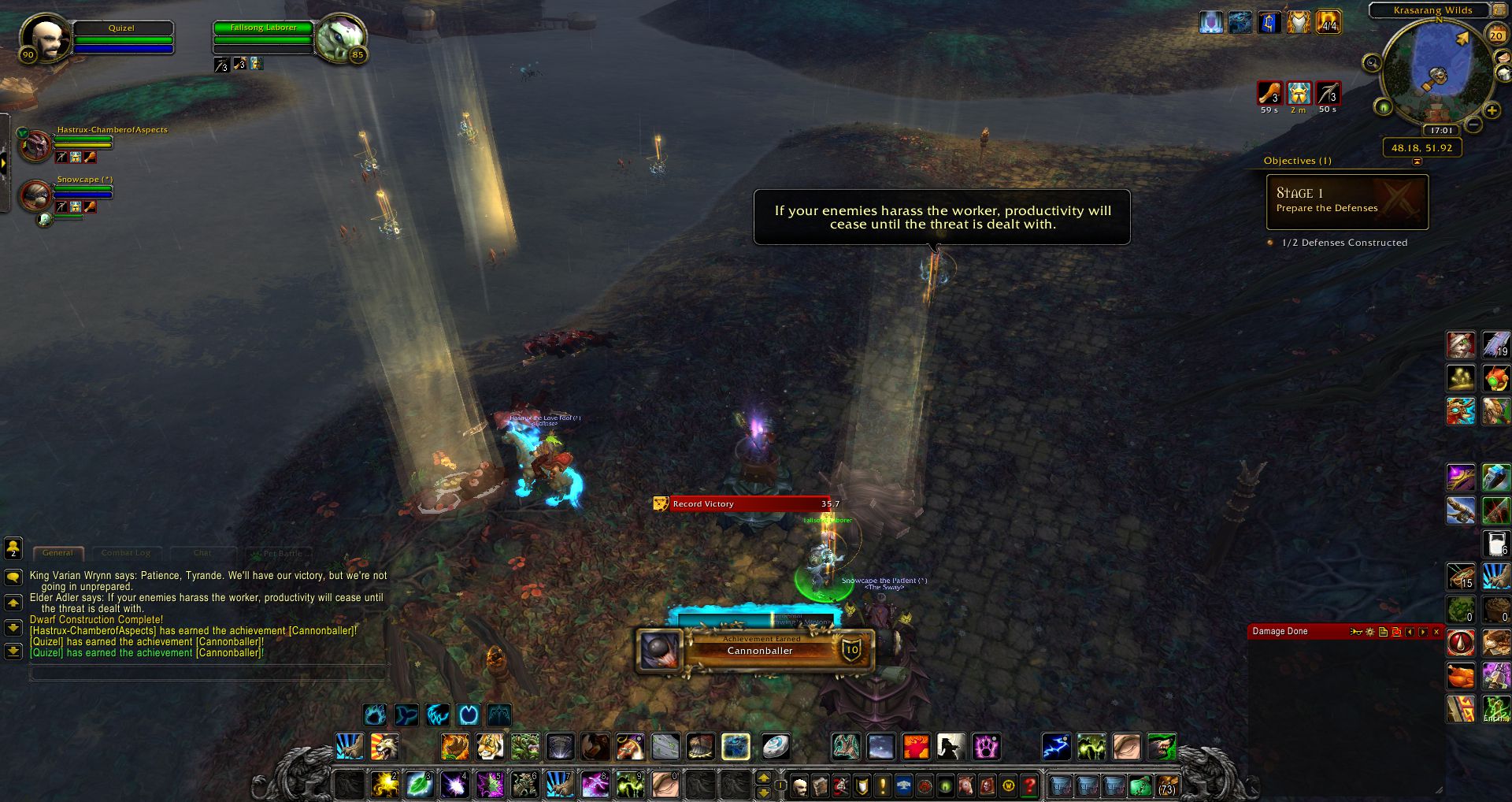Close the Damage Done meter window
This screenshot has width=1512, height=802.
pos(1436,632)
